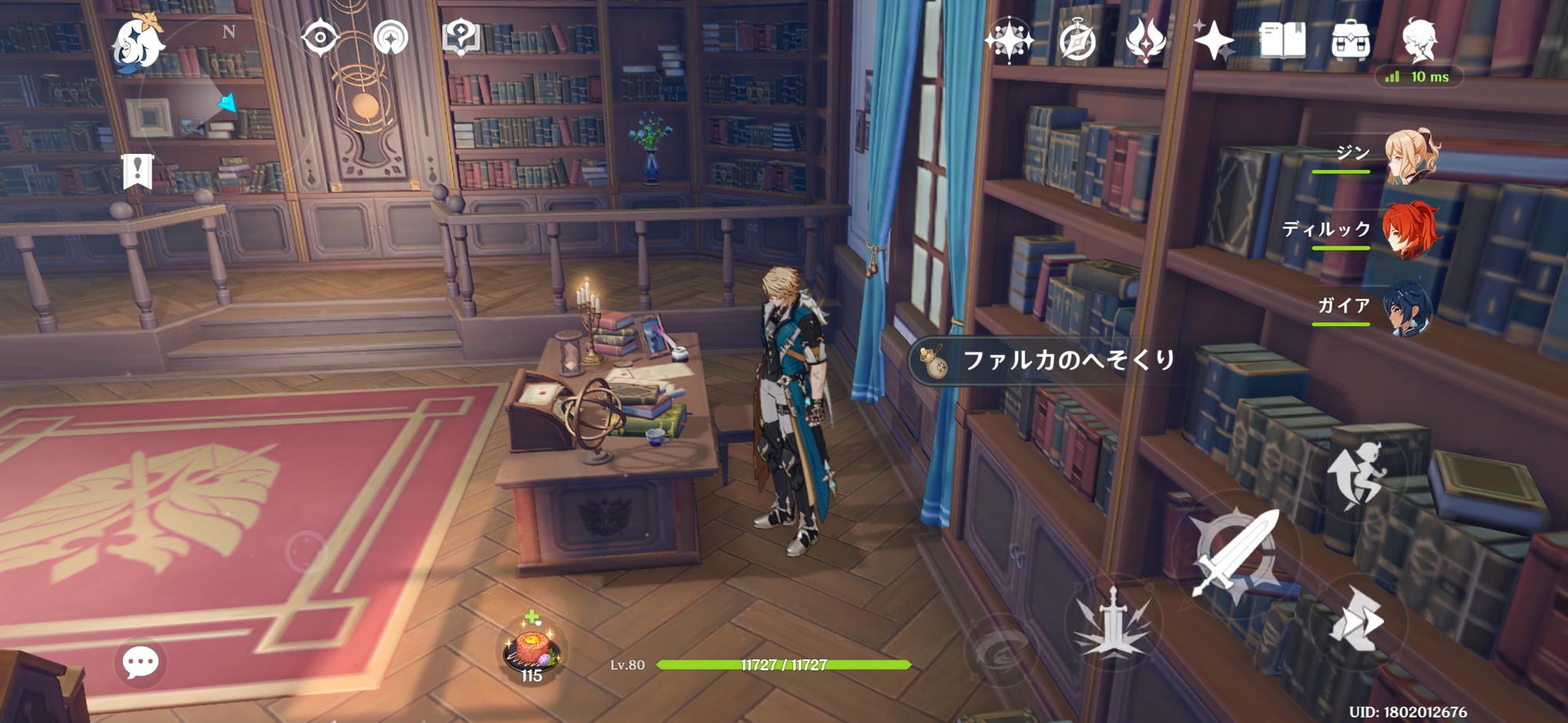Image resolution: width=1568 pixels, height=723 pixels.
Task: Open the character profile head icon
Action: (x=1419, y=41)
